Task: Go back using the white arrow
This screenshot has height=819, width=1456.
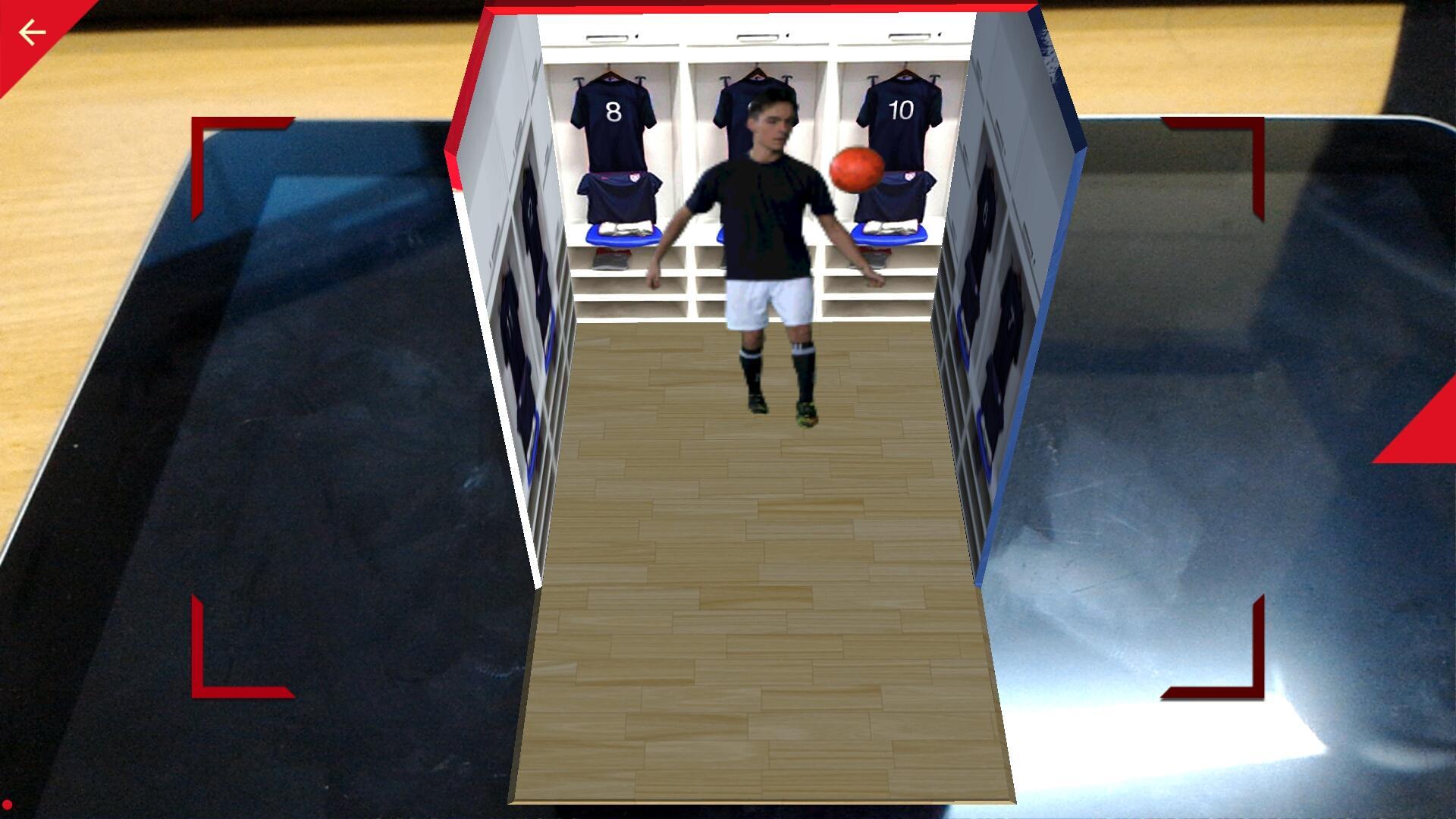Action: point(32,33)
